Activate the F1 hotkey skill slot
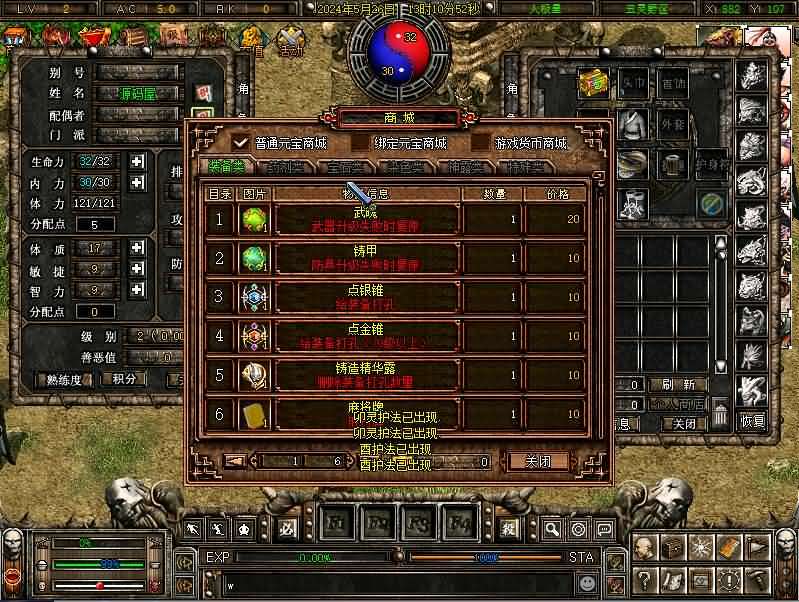 point(337,523)
